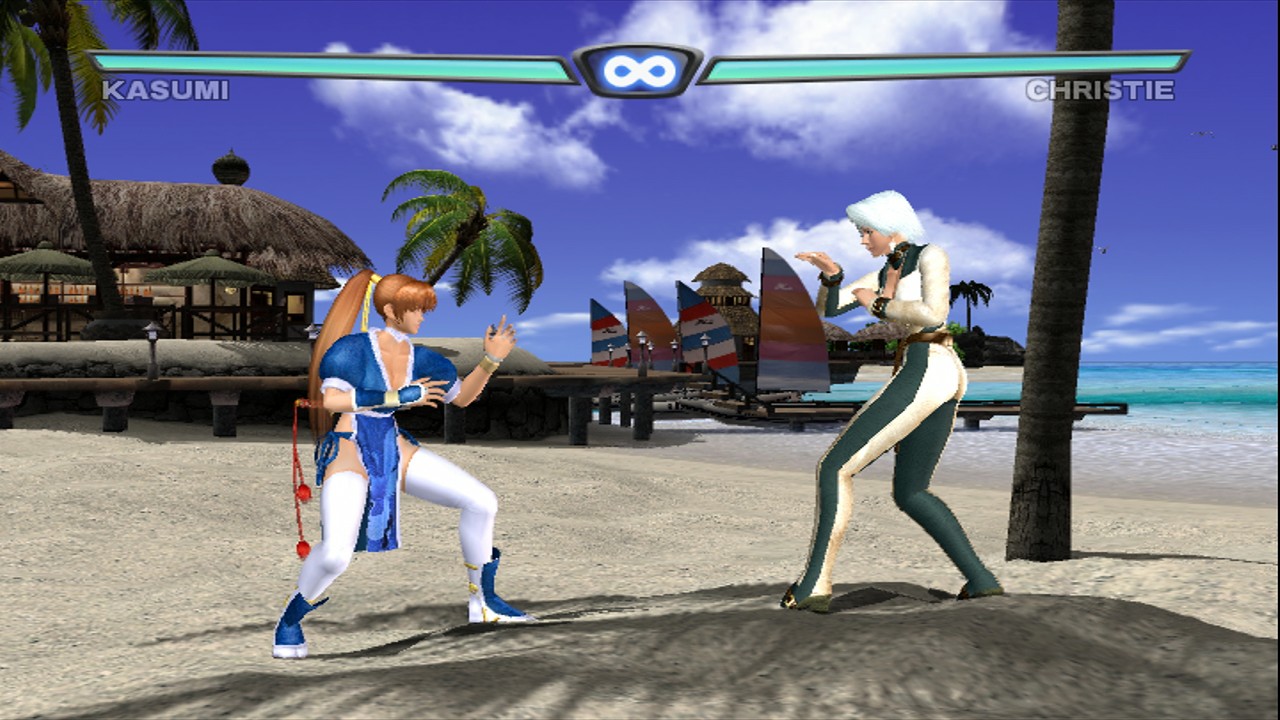Select the CHRISTIE name label
Screen dimensions: 1280x720
click(x=1097, y=90)
